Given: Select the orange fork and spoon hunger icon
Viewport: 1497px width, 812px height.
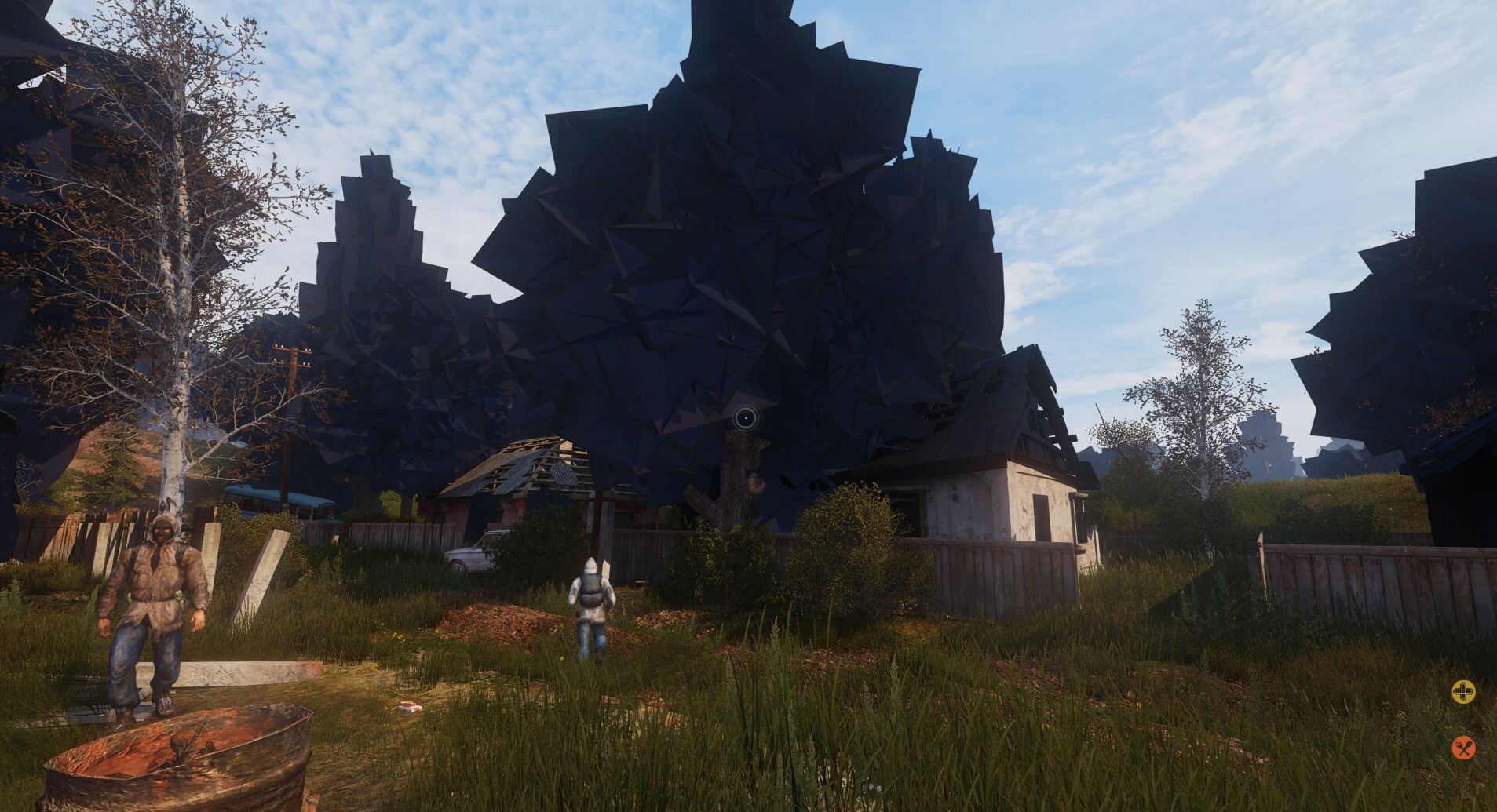Looking at the screenshot, I should (1462, 748).
